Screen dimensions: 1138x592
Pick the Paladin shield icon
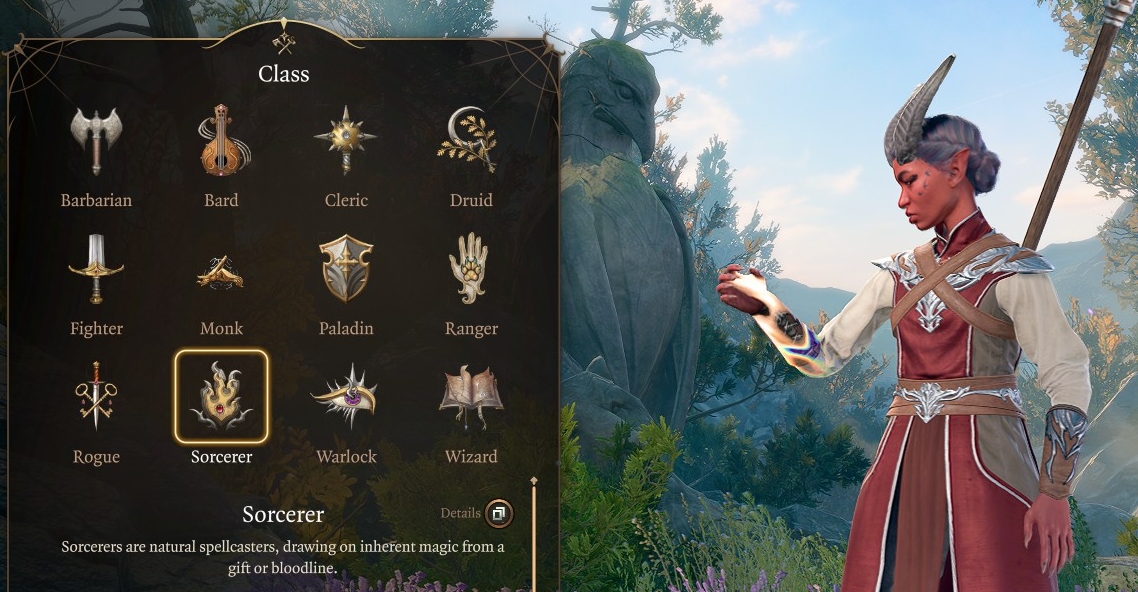pos(346,269)
